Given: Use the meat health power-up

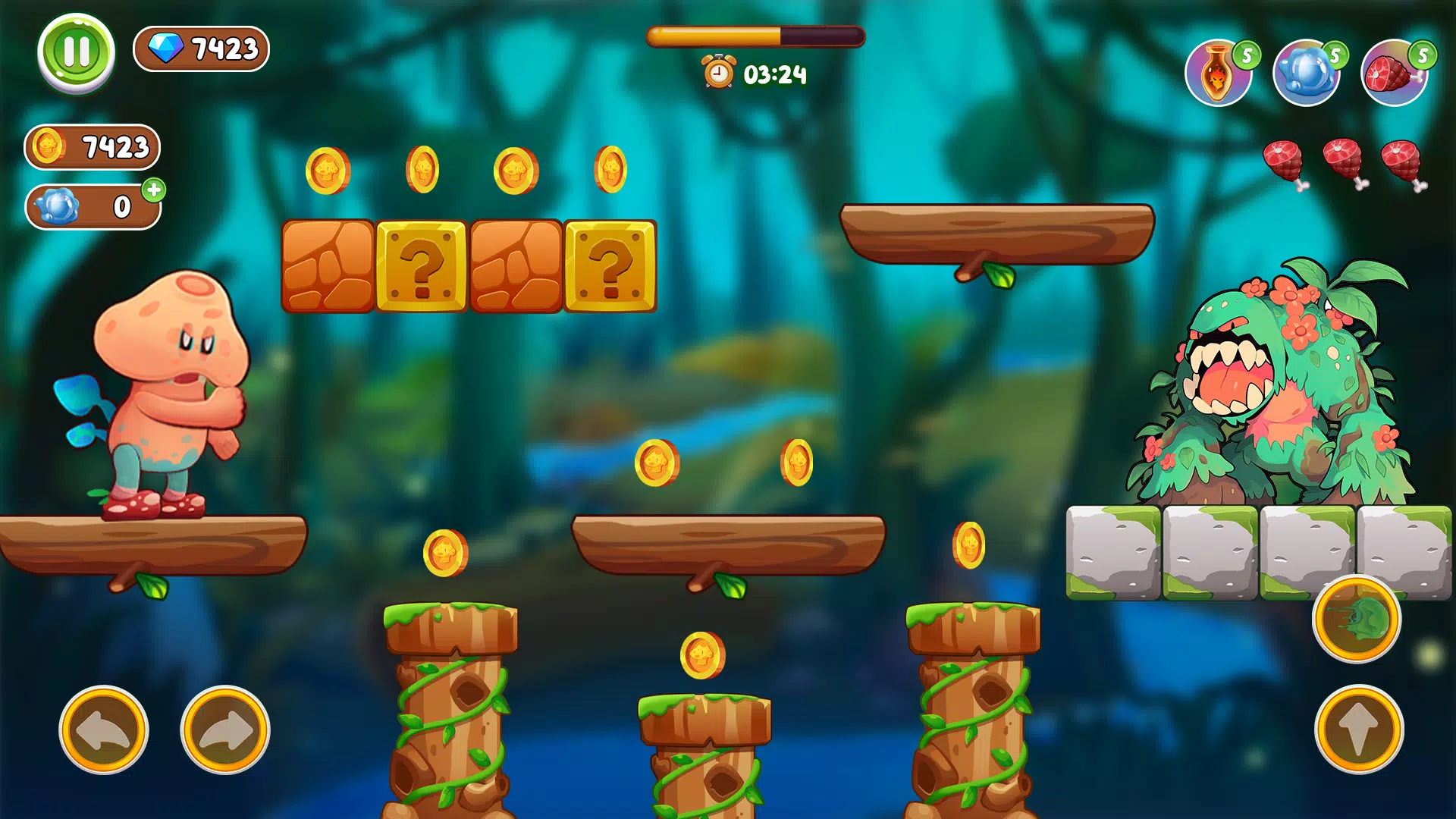Looking at the screenshot, I should [x=1394, y=74].
